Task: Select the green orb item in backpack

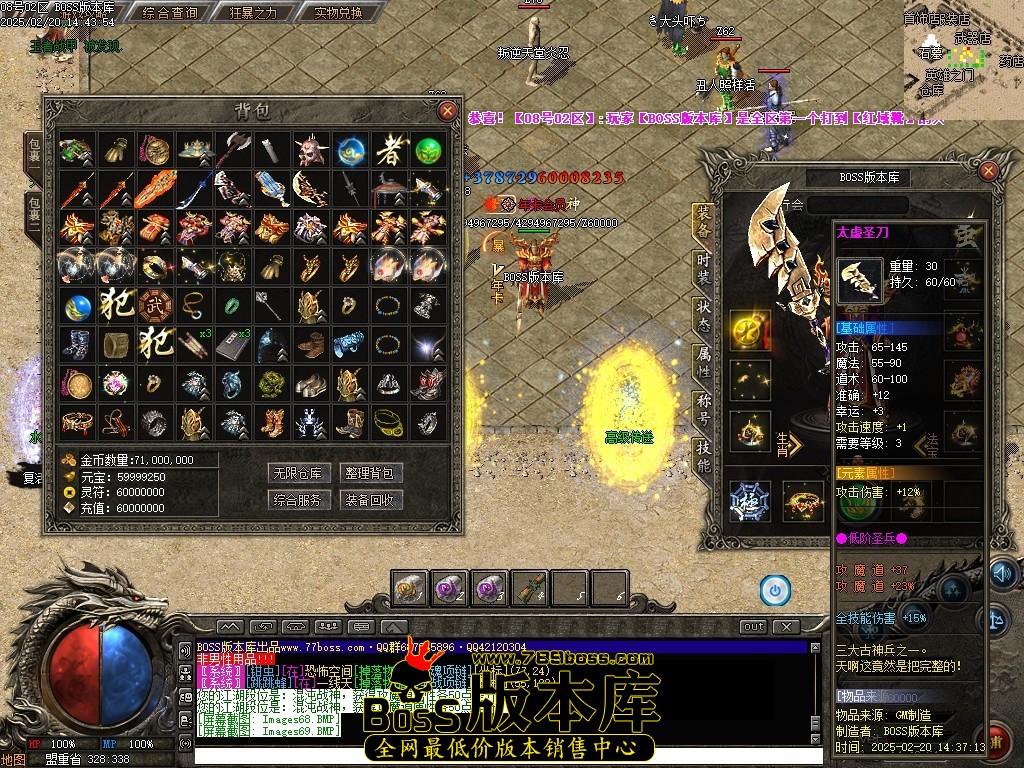Action: [x=428, y=151]
